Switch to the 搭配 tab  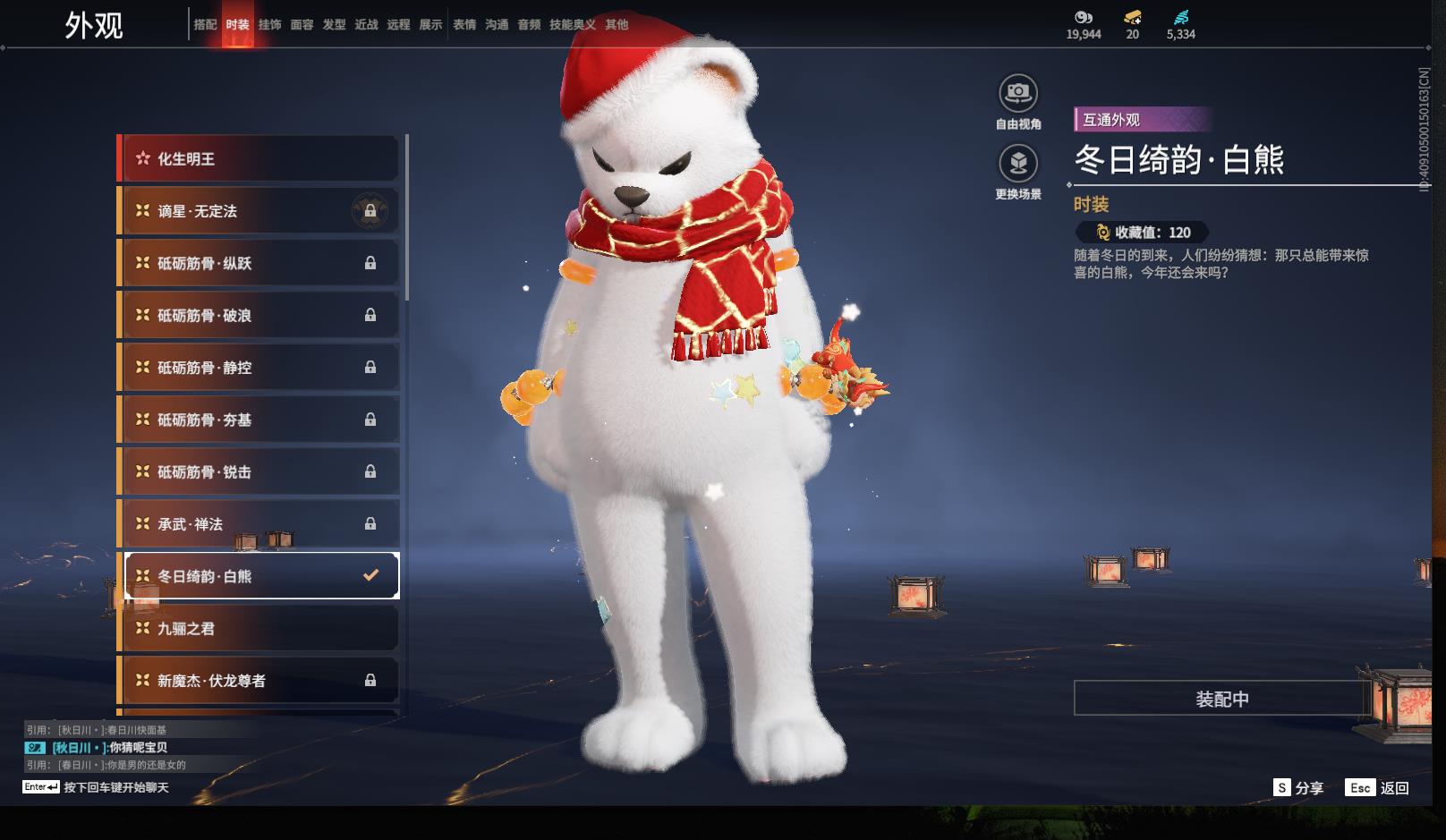click(x=205, y=25)
